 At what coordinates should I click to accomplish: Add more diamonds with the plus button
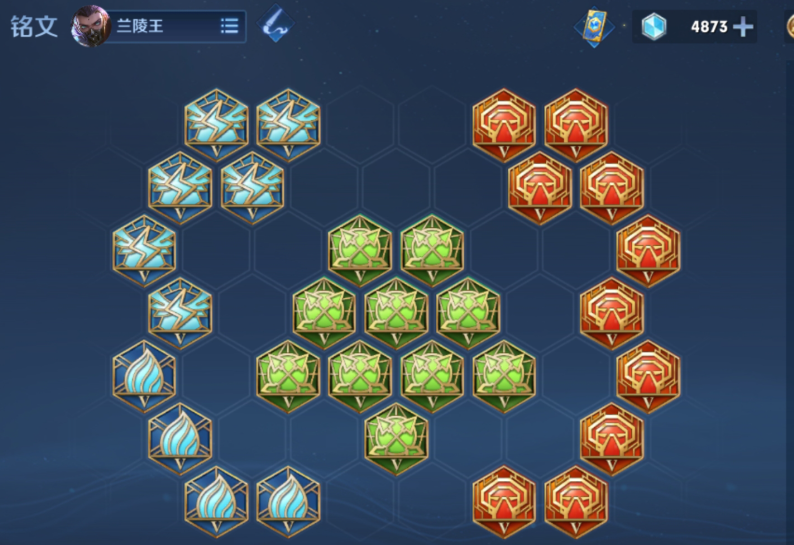point(743,27)
